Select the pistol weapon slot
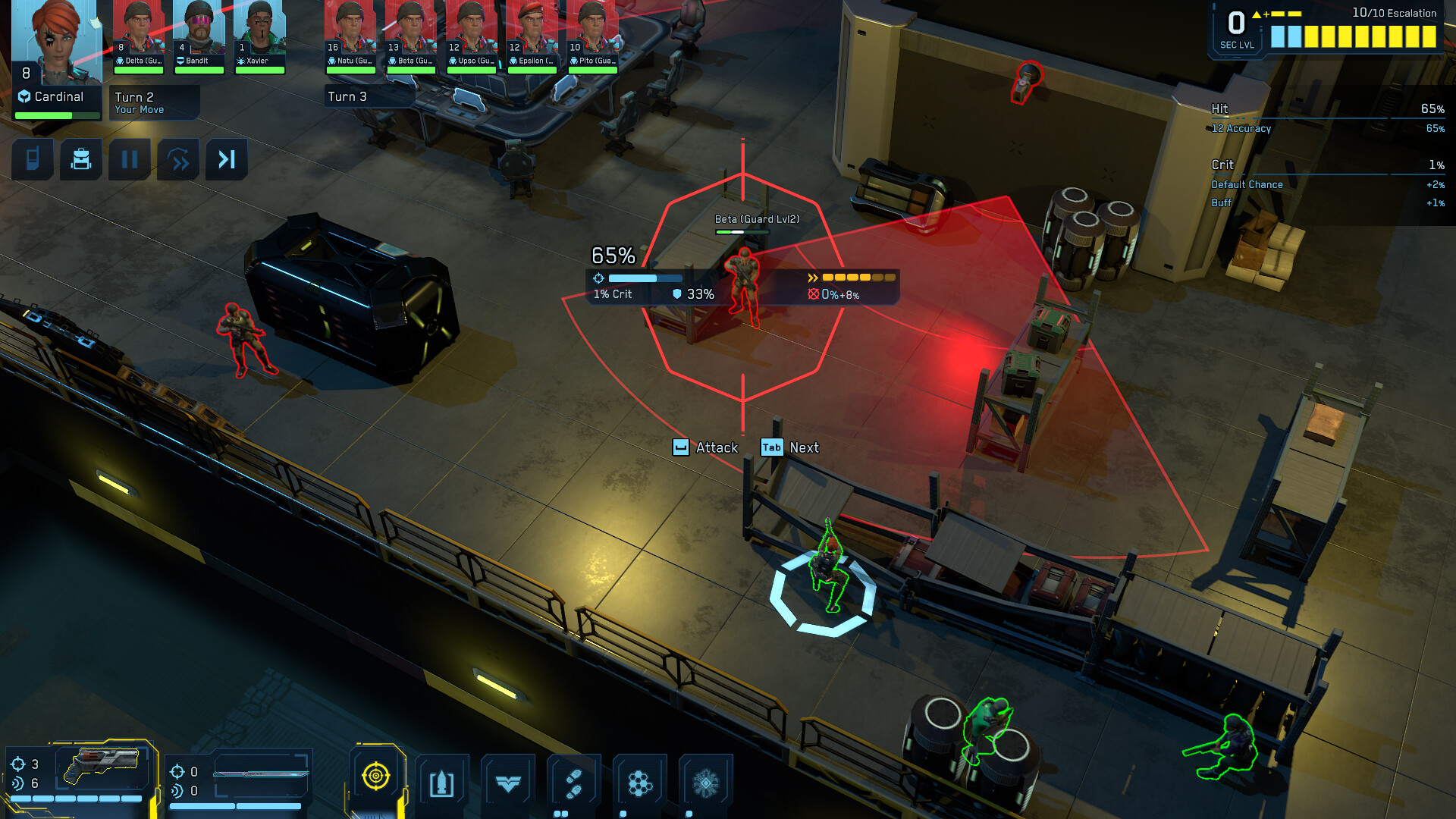The height and width of the screenshot is (819, 1456). coord(106,766)
